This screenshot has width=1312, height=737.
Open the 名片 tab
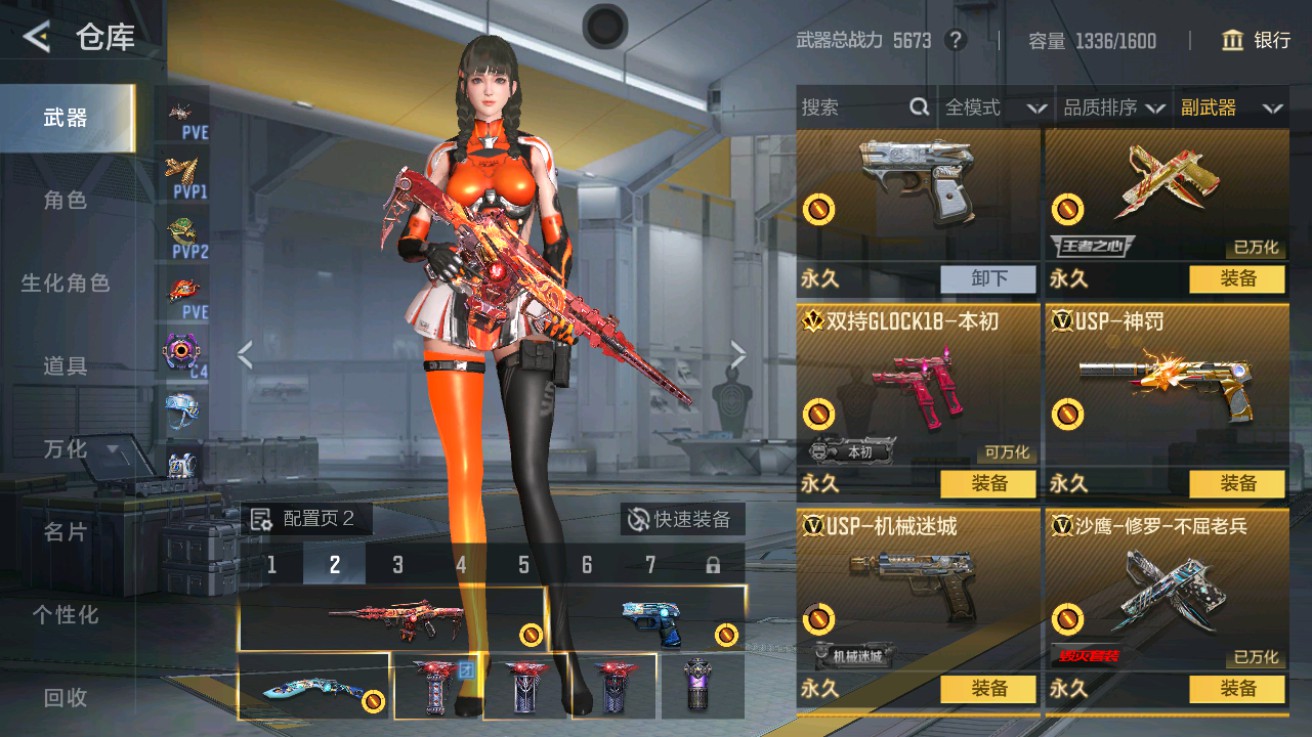tap(66, 532)
